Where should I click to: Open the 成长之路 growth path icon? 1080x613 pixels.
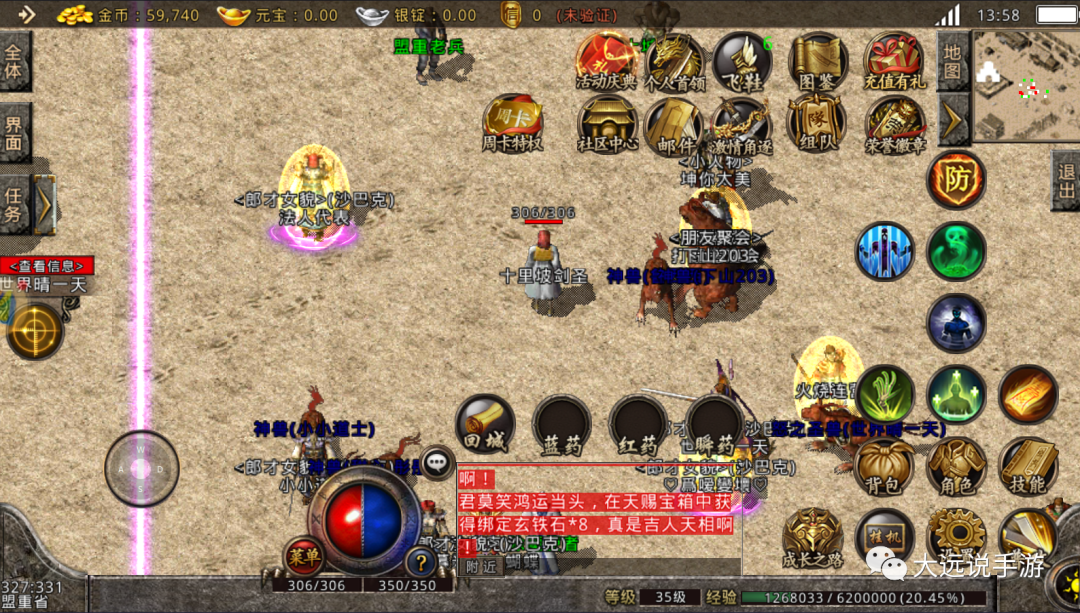[812, 537]
